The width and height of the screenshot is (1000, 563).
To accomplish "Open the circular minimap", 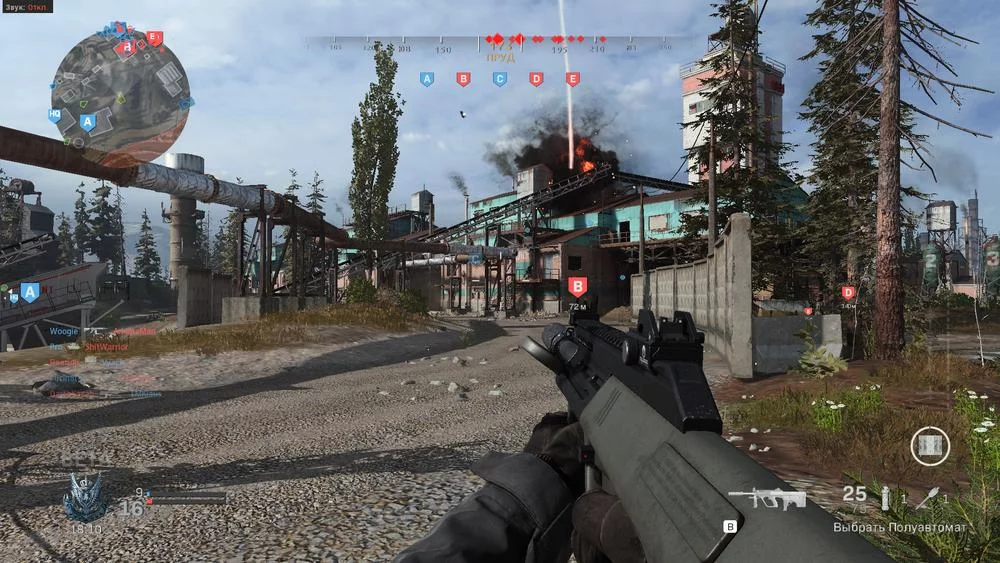I will [120, 93].
